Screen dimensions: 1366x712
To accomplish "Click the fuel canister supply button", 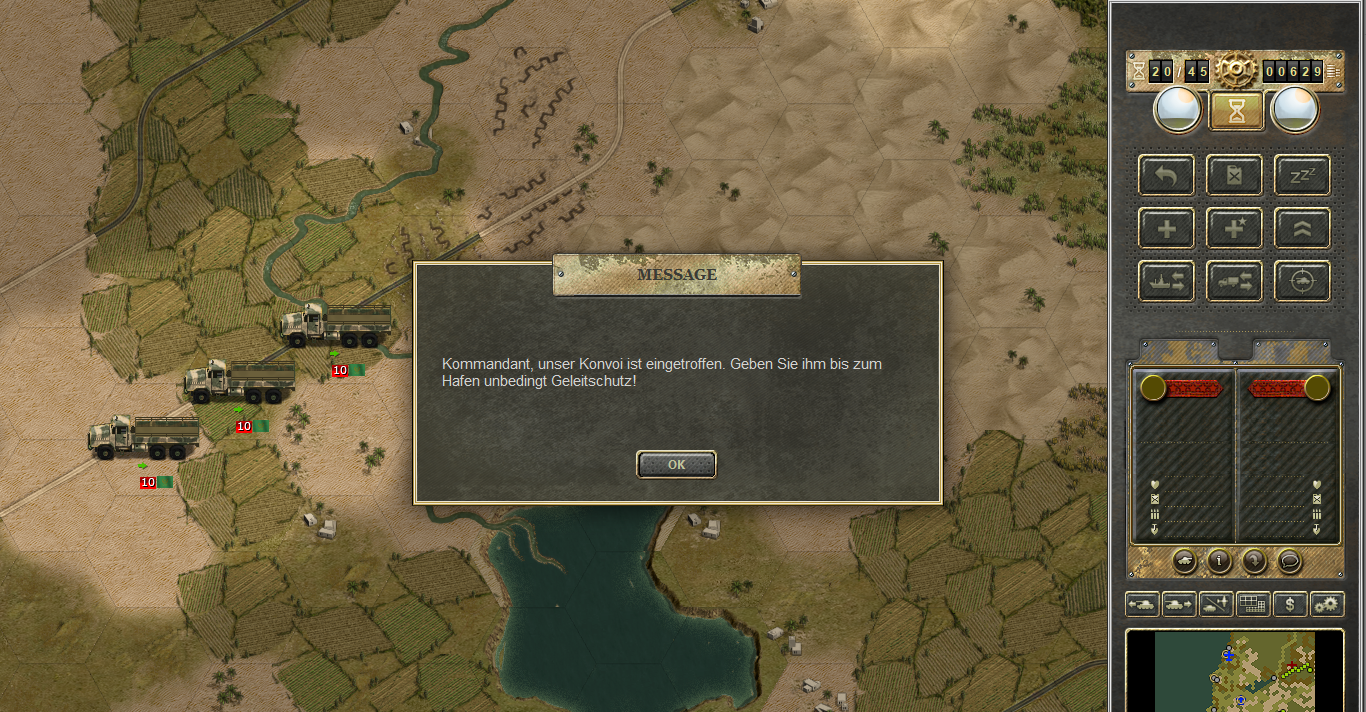I will (1234, 175).
